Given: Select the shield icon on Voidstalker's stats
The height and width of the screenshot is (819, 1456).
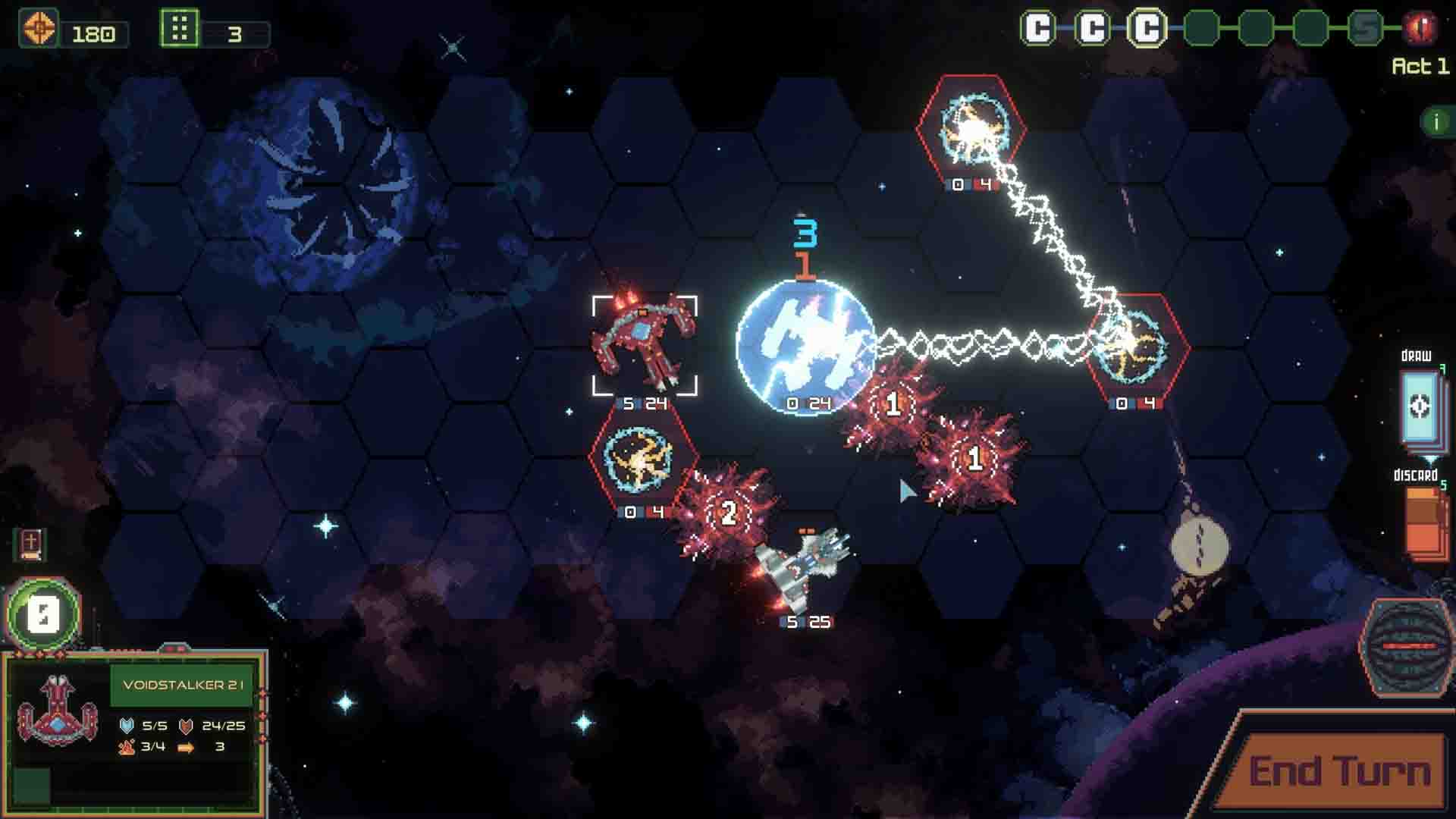Looking at the screenshot, I should pos(127,724).
